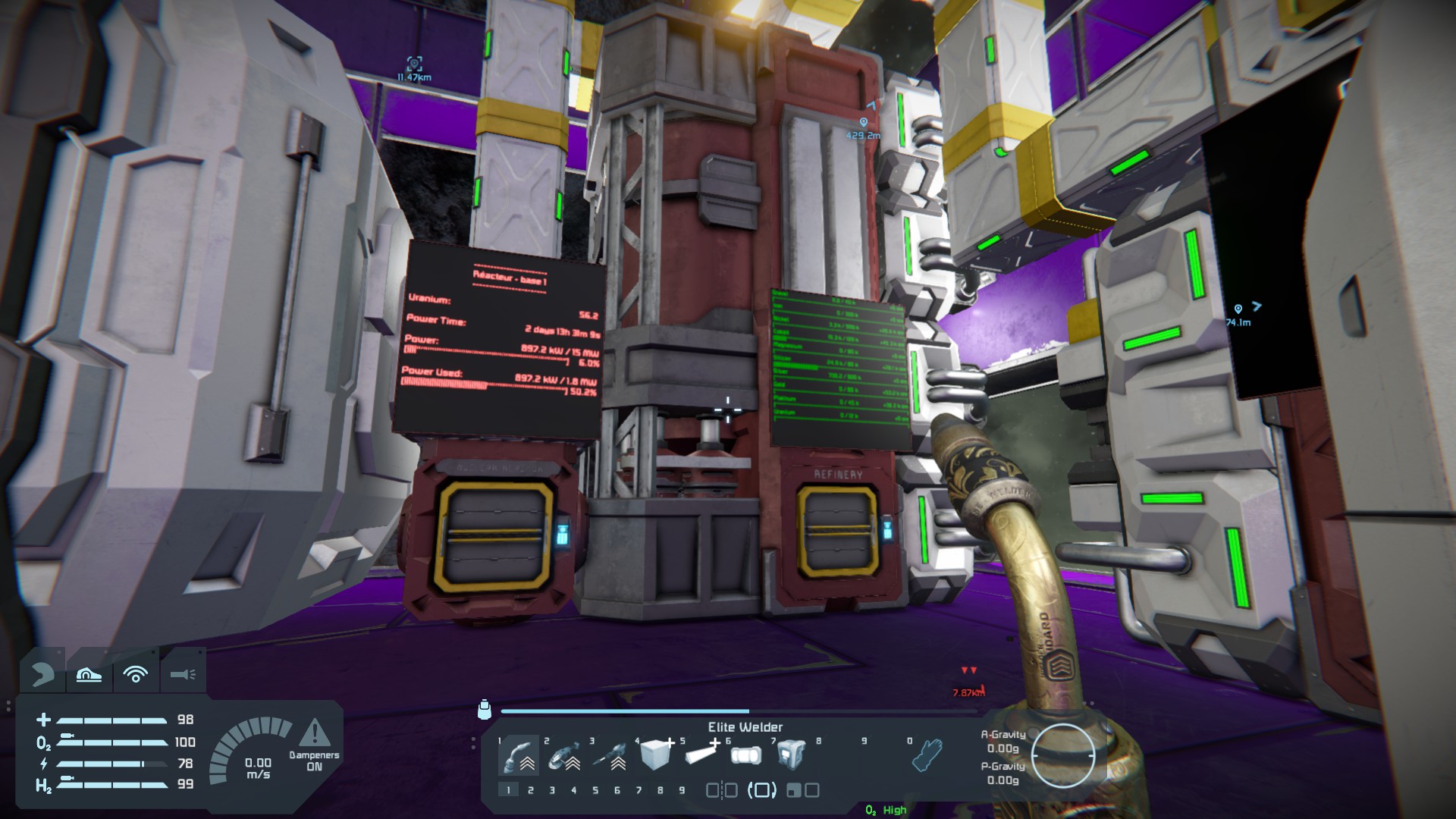Click the artificial horizon gravity indicator

1063,755
